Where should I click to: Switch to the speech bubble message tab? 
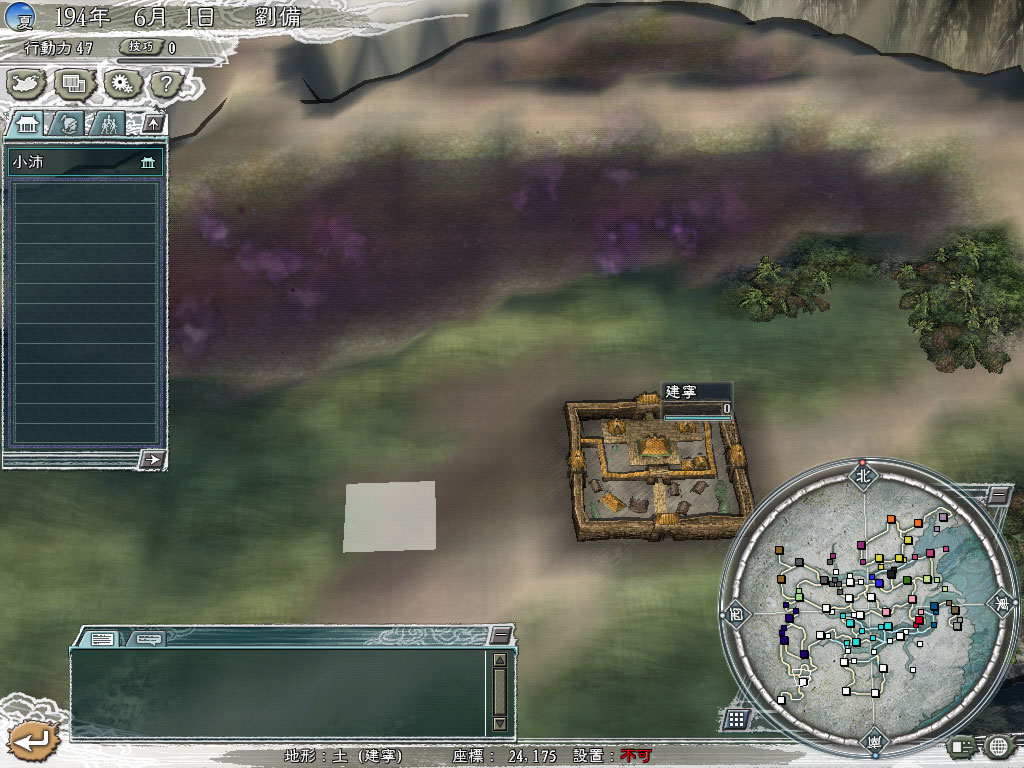click(x=148, y=638)
